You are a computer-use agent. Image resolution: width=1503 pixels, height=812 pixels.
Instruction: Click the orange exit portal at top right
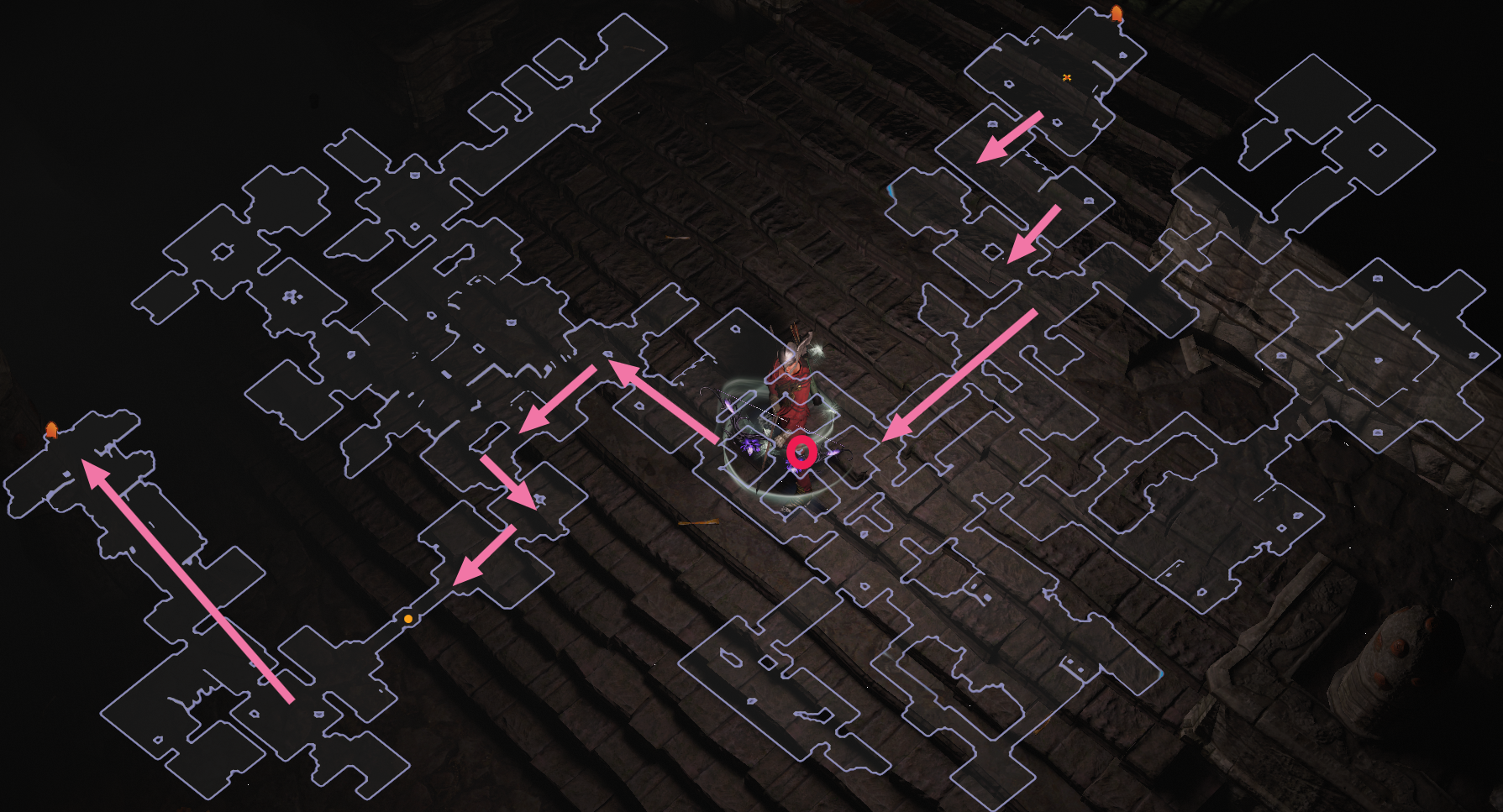point(1117,11)
